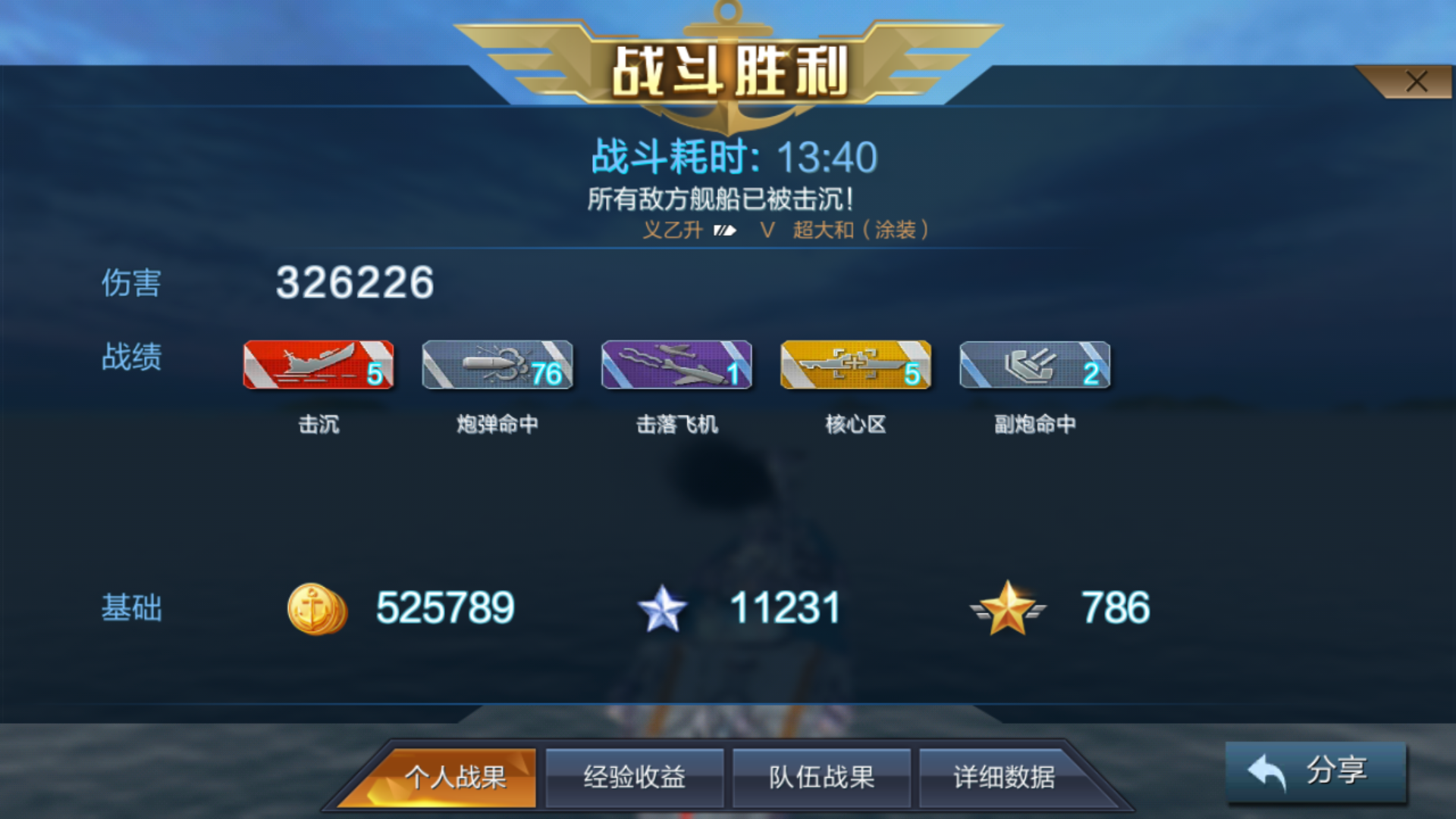
Task: Select the 炮弹命中 shell hit icon
Action: click(x=497, y=366)
